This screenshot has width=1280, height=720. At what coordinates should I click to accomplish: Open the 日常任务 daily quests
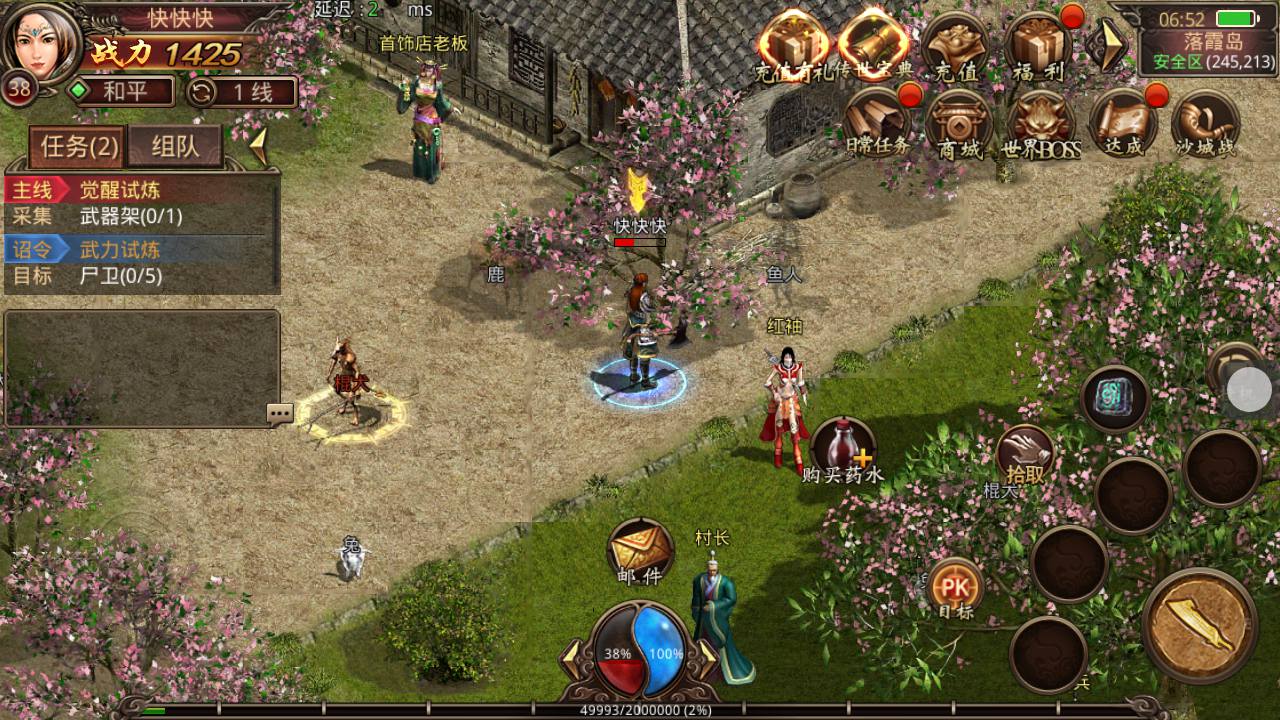tap(876, 124)
